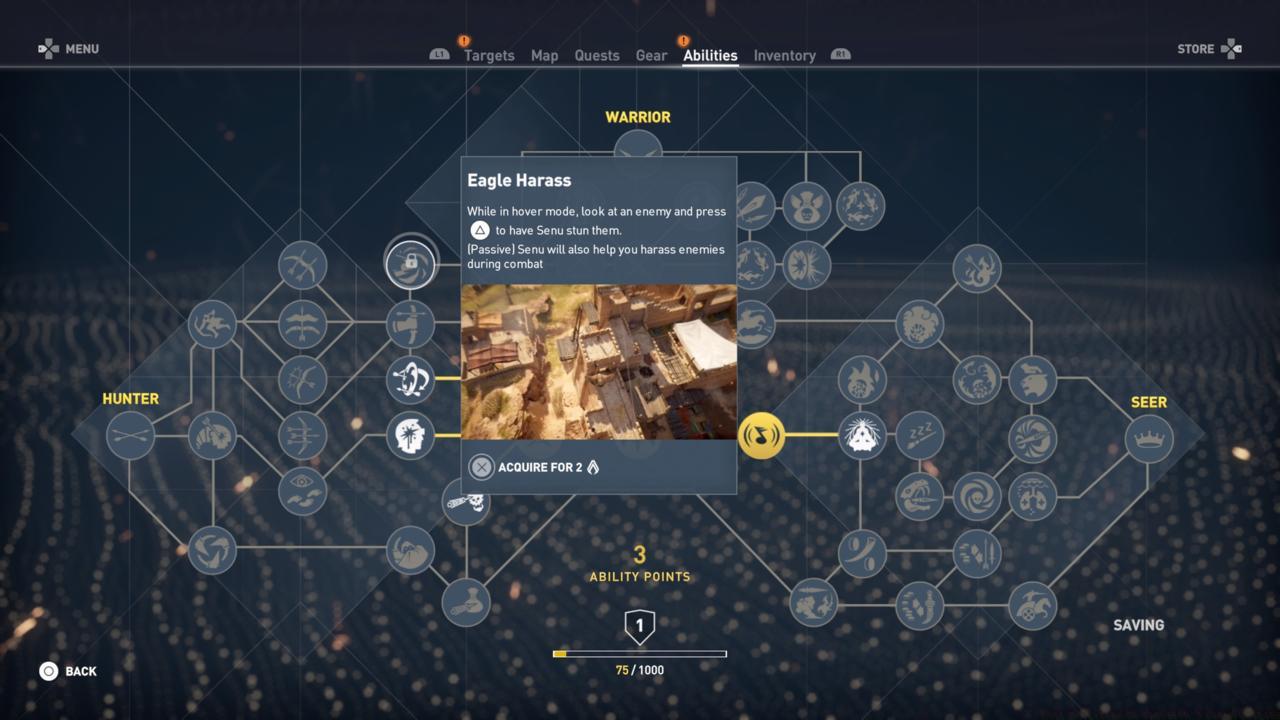Click the white burst ability next to Eagle Harass
Viewport: 1280px width, 720px height.
click(x=863, y=433)
